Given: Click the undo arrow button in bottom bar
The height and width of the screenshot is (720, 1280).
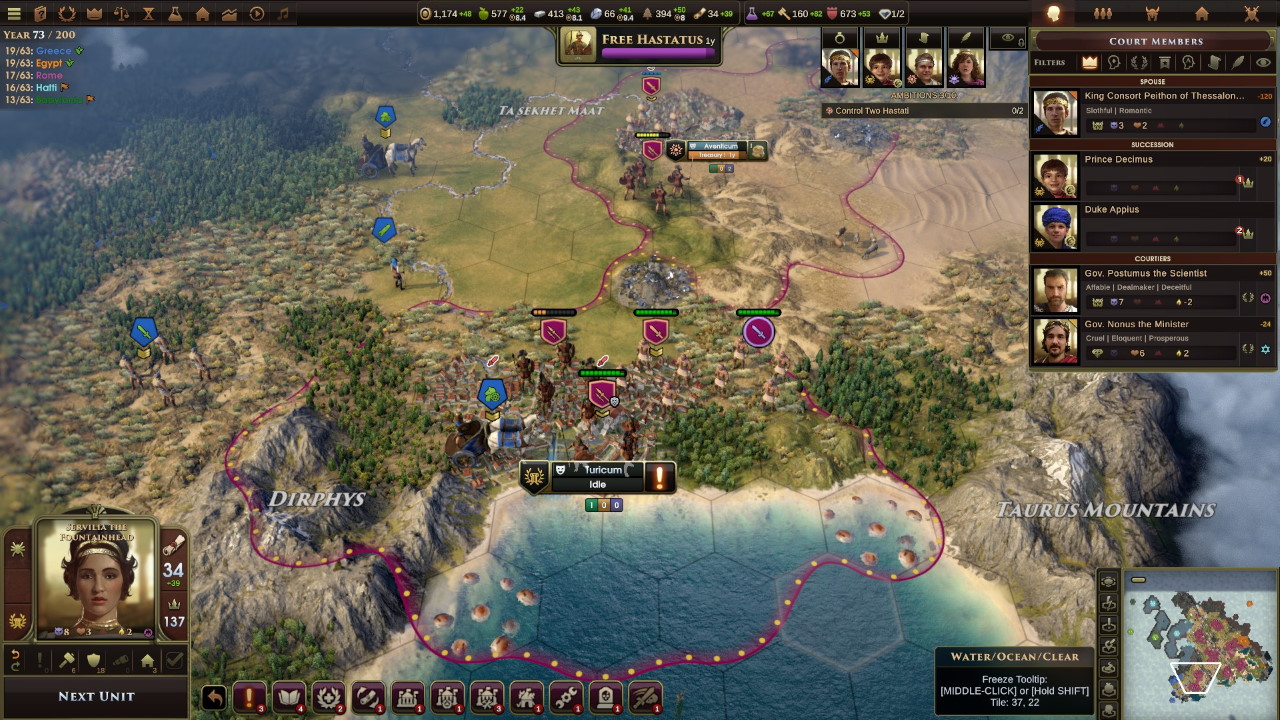Looking at the screenshot, I should coord(214,697).
